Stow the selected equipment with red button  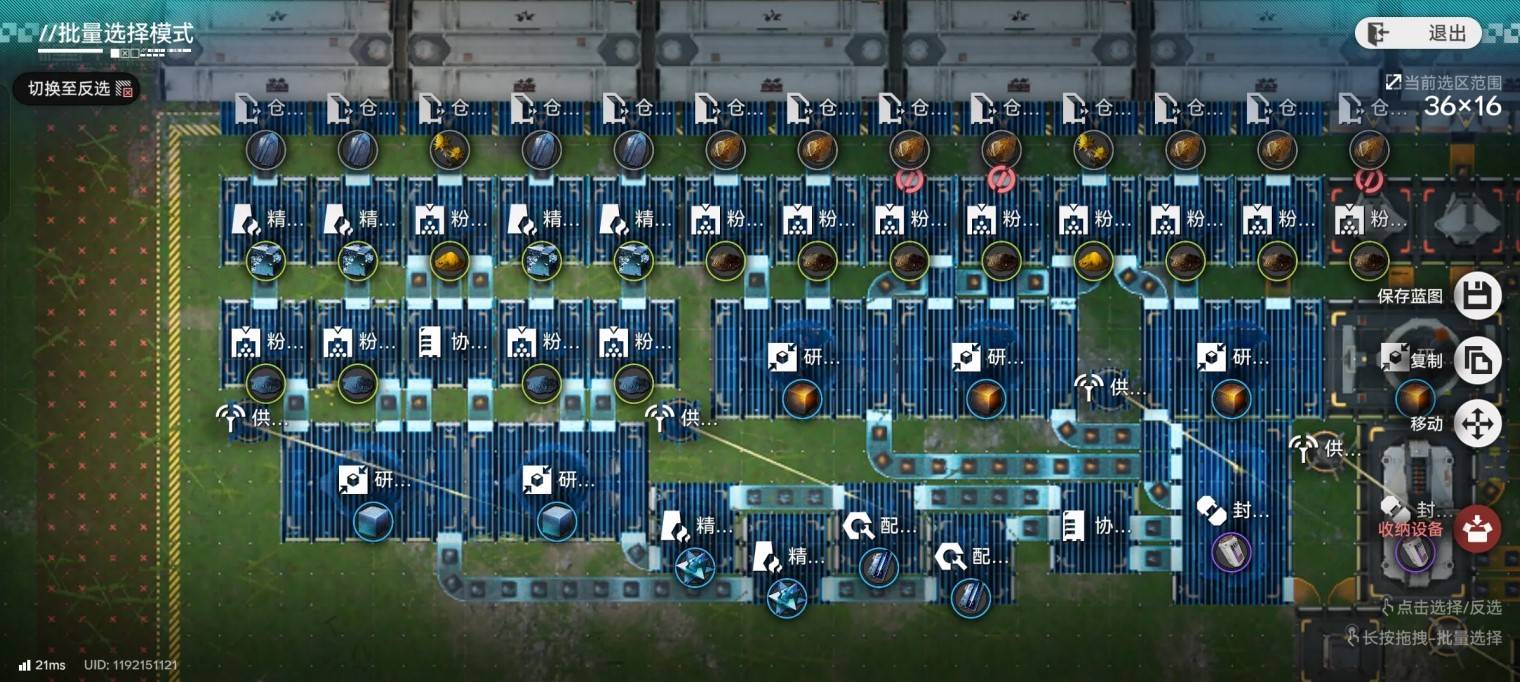coord(1477,529)
